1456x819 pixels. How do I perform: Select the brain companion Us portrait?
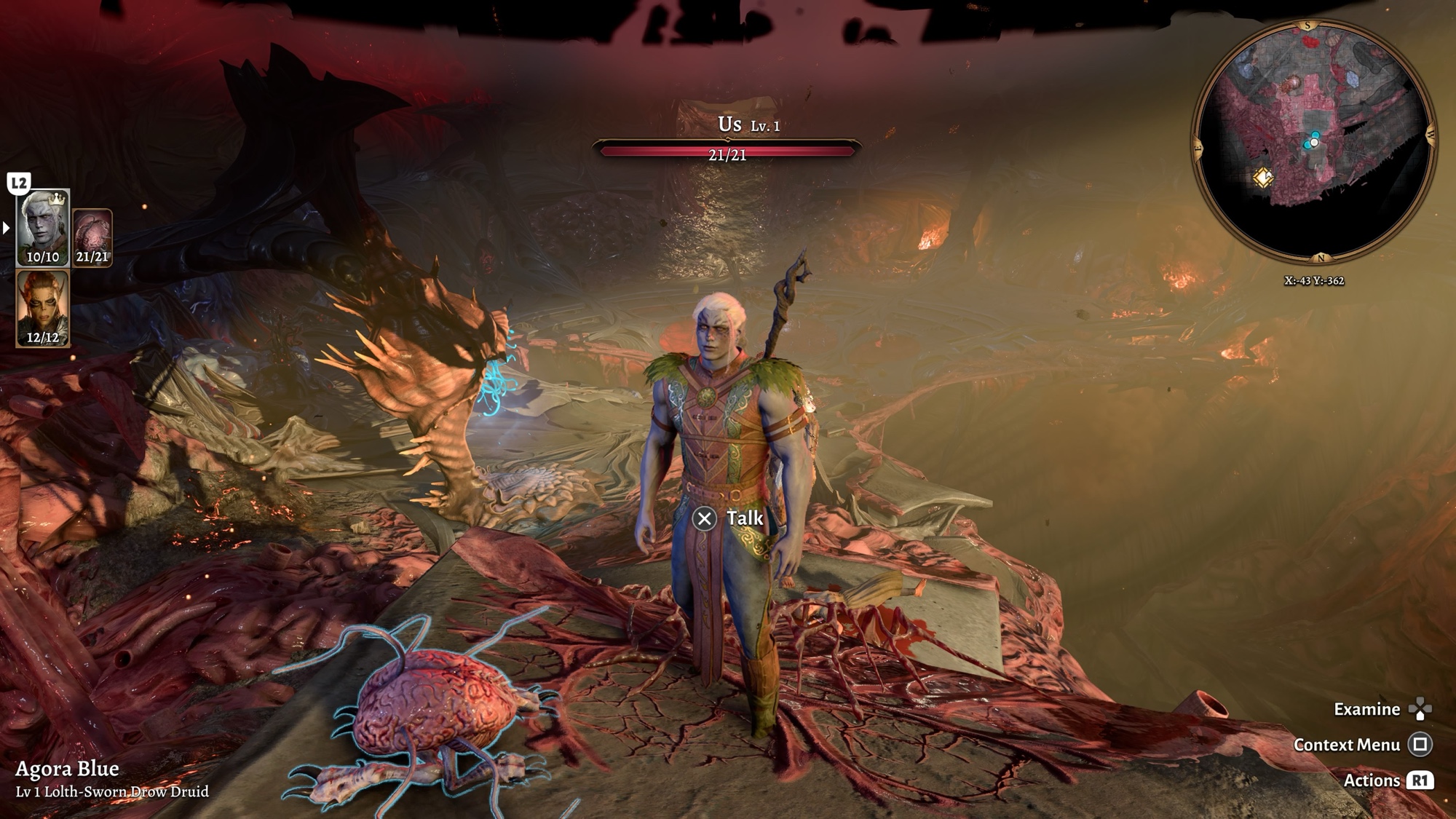coord(92,234)
